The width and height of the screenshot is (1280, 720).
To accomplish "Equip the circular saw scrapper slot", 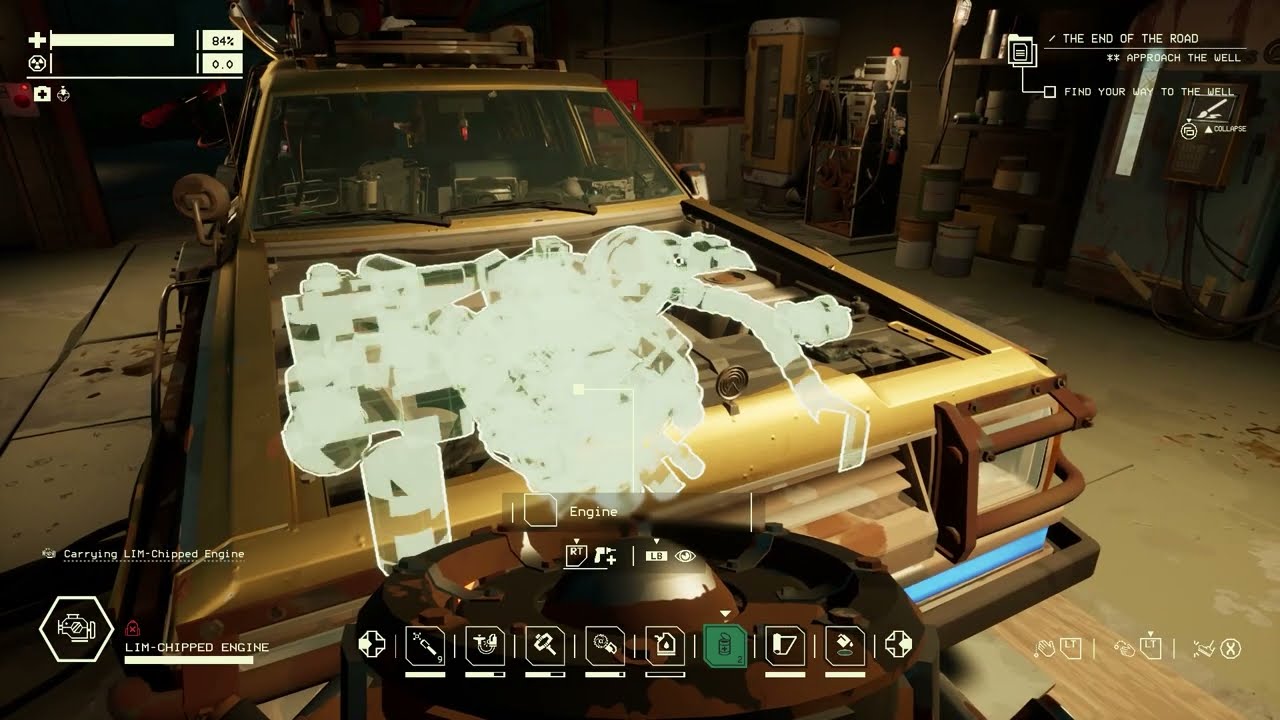I will (605, 645).
